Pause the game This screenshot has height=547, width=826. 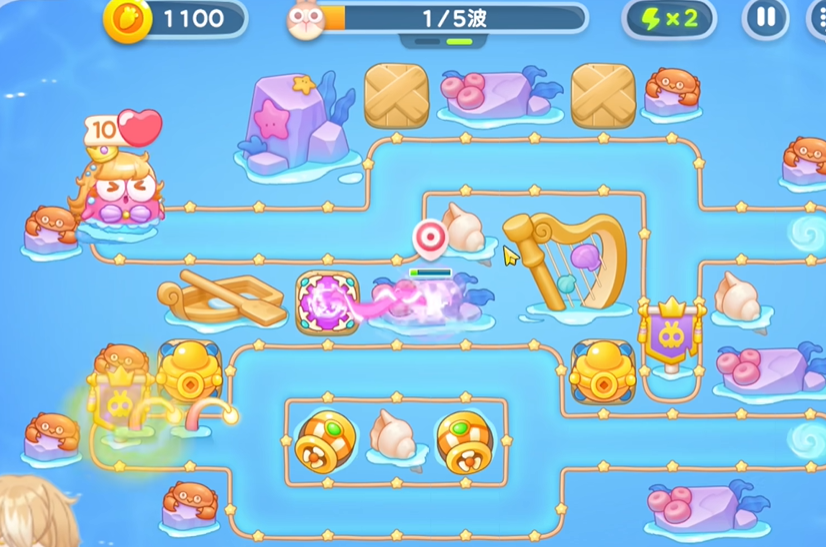point(765,18)
